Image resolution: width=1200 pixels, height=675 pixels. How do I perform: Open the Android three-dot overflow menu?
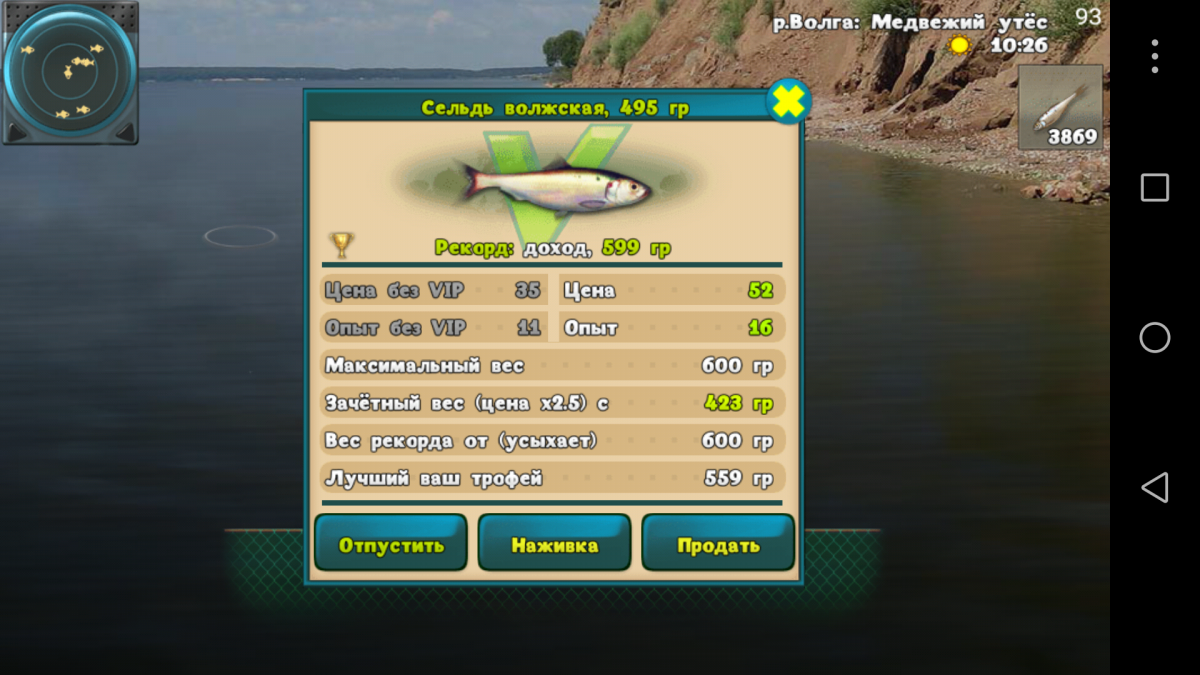(x=1154, y=56)
